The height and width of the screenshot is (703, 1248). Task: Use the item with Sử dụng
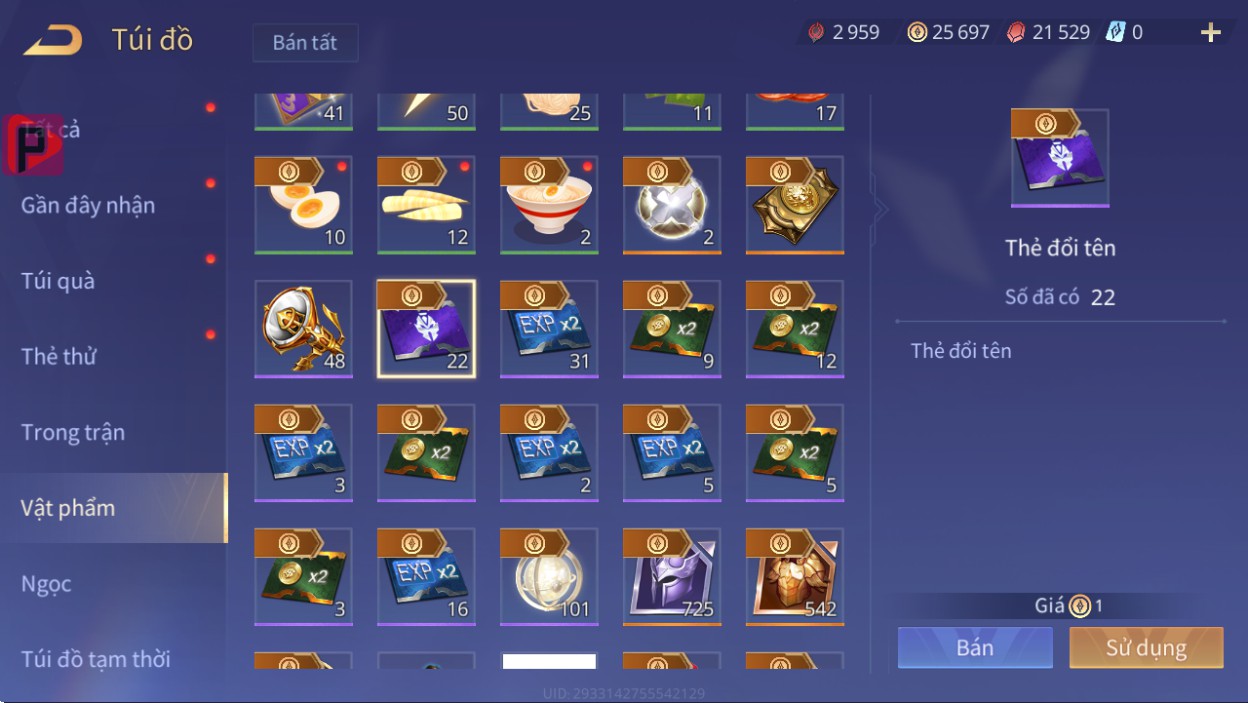pyautogui.click(x=1146, y=647)
